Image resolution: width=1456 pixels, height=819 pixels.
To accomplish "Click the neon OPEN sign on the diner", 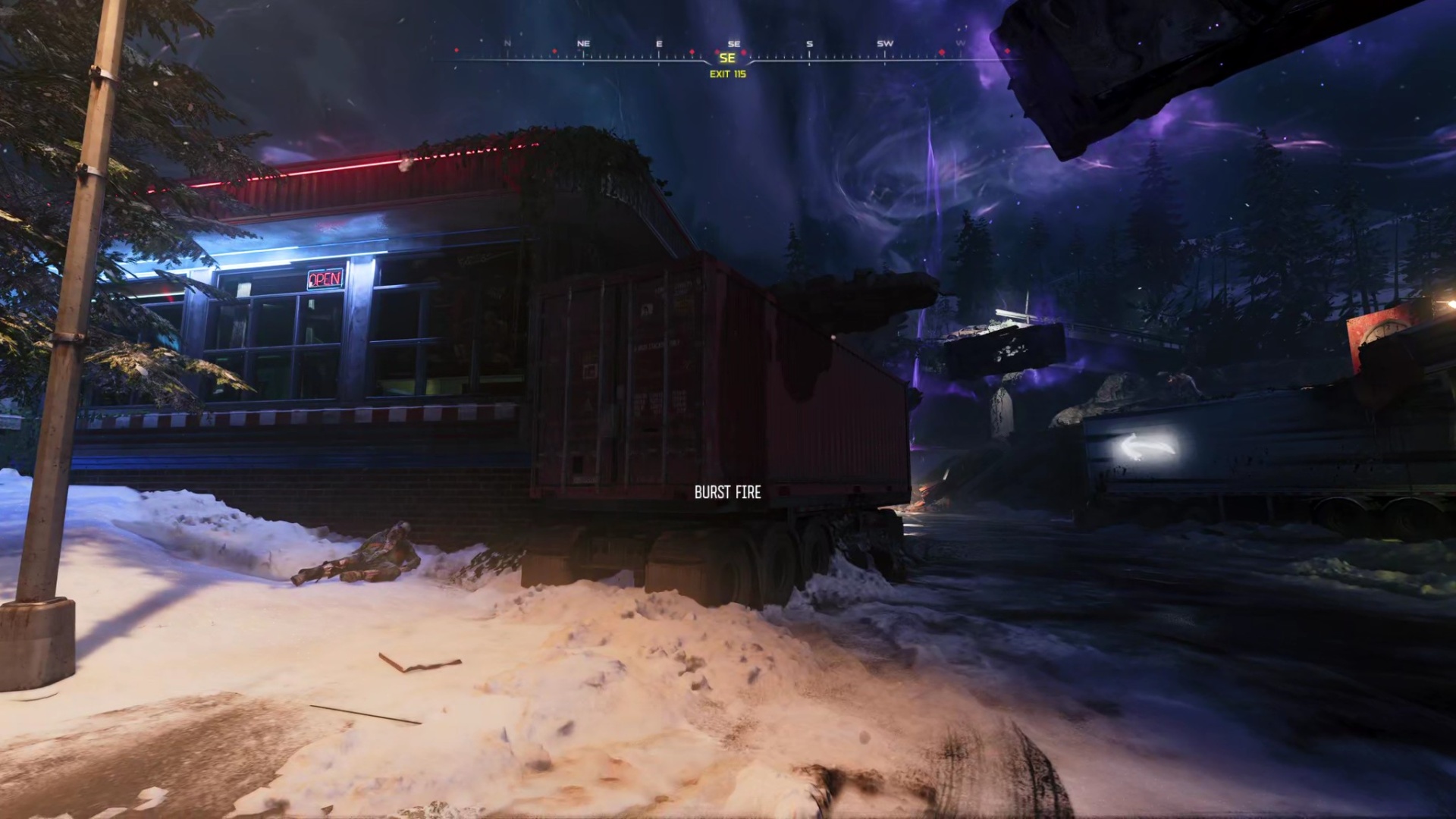I will pyautogui.click(x=324, y=280).
